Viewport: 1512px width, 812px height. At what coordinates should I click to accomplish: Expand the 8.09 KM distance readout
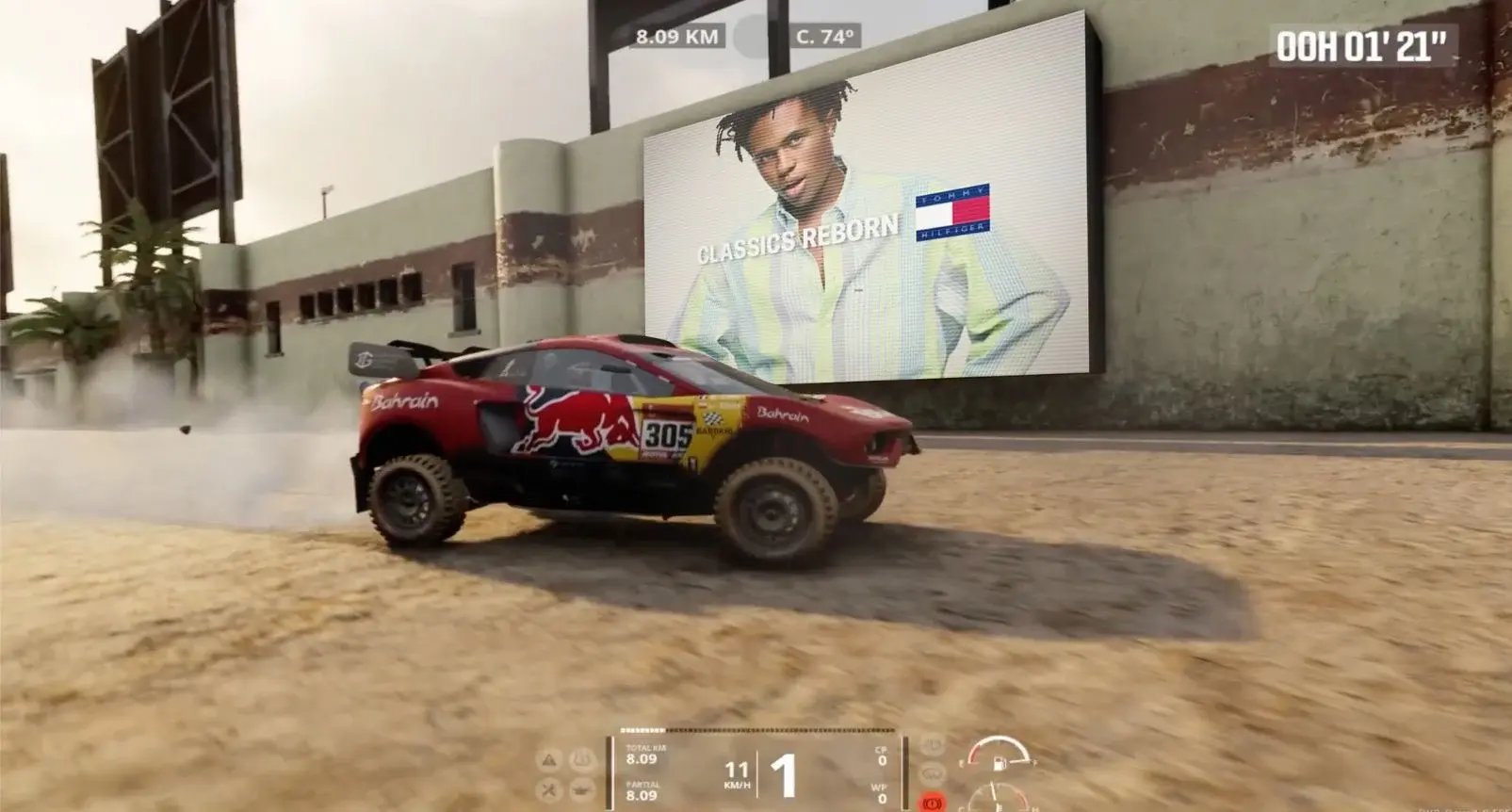tap(675, 37)
